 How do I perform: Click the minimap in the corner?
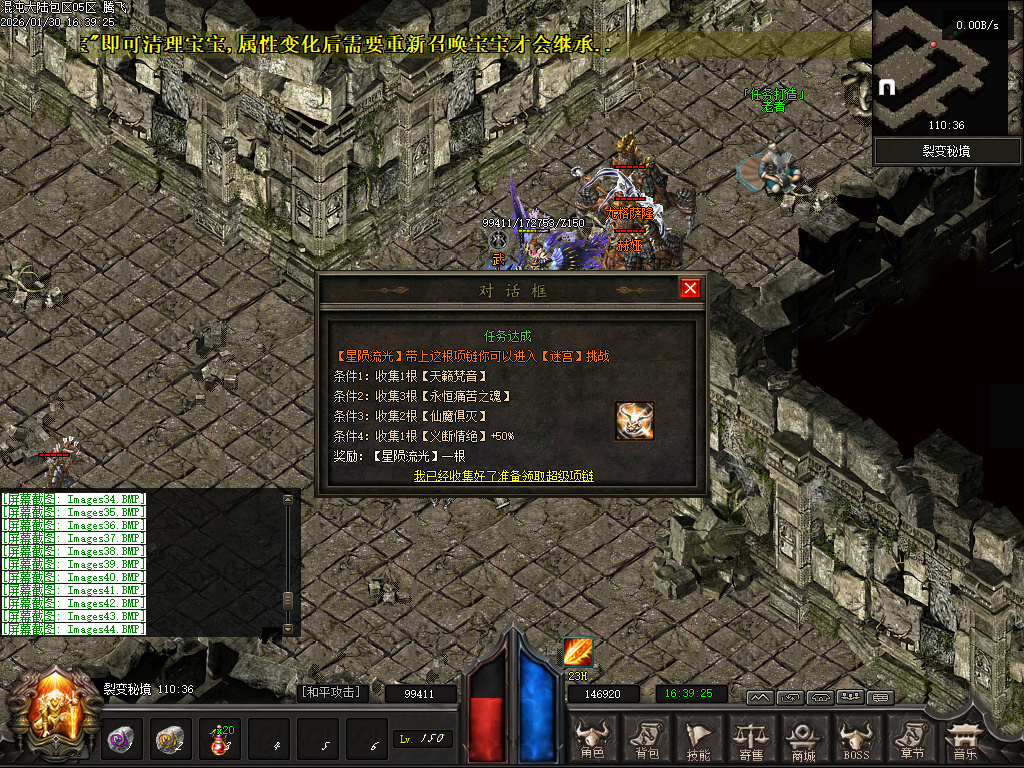[x=940, y=67]
